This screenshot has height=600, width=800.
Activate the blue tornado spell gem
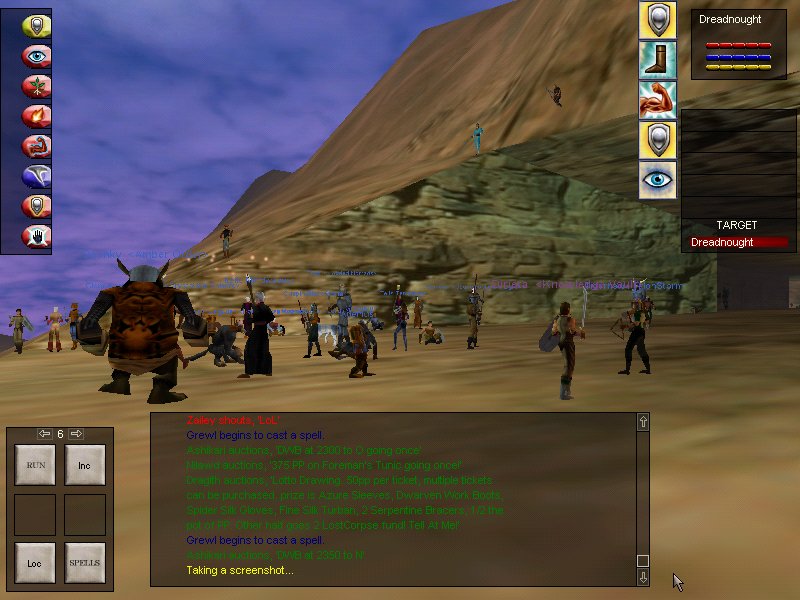point(37,177)
